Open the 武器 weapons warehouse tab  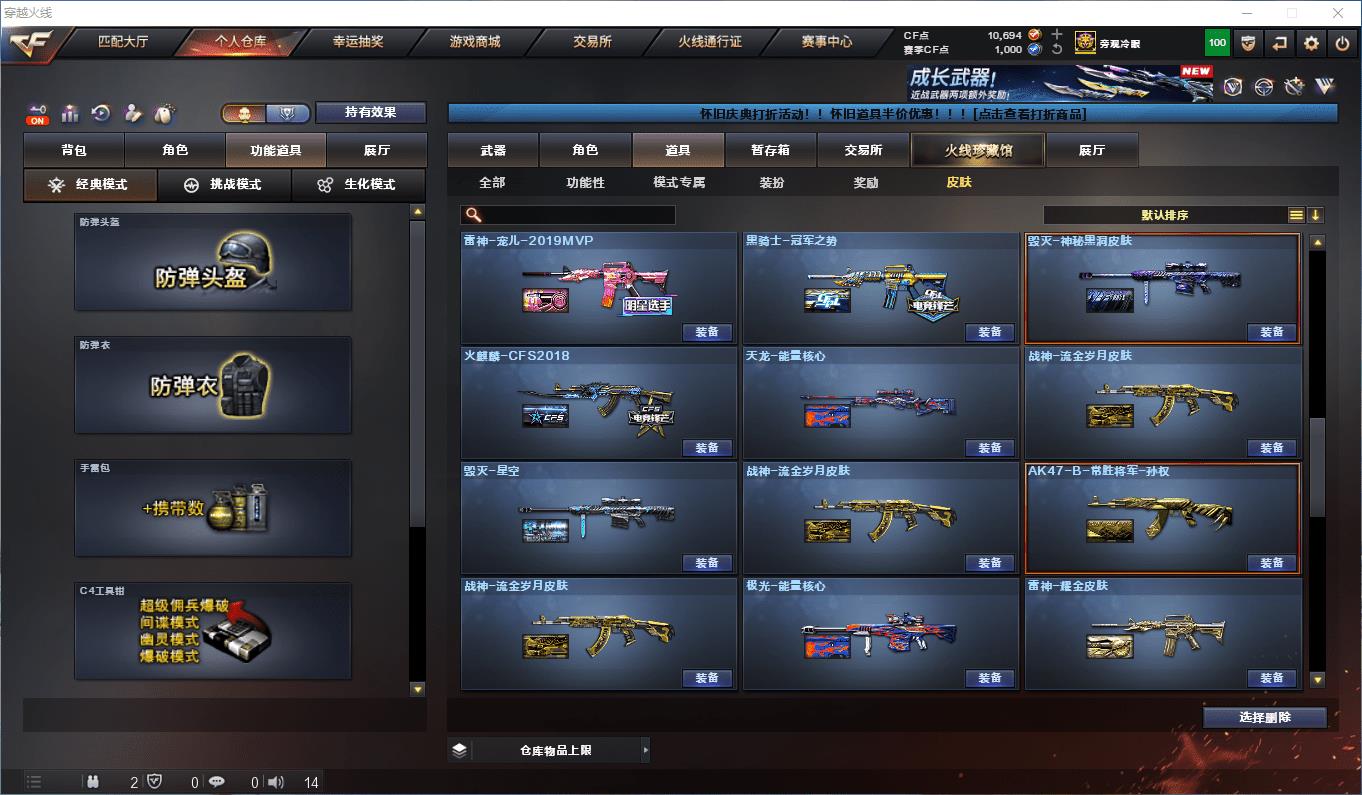tap(493, 150)
